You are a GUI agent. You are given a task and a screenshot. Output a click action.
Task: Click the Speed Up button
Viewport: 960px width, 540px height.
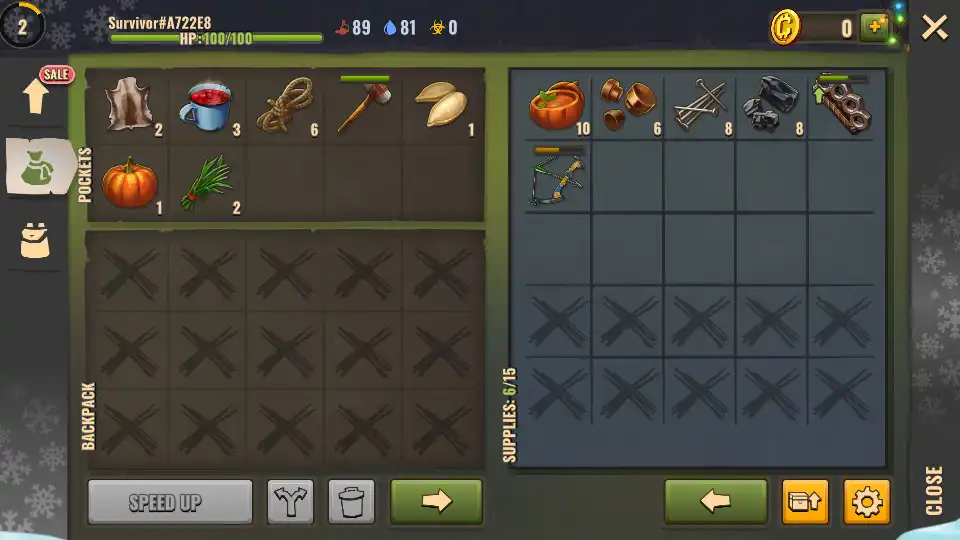tap(170, 502)
